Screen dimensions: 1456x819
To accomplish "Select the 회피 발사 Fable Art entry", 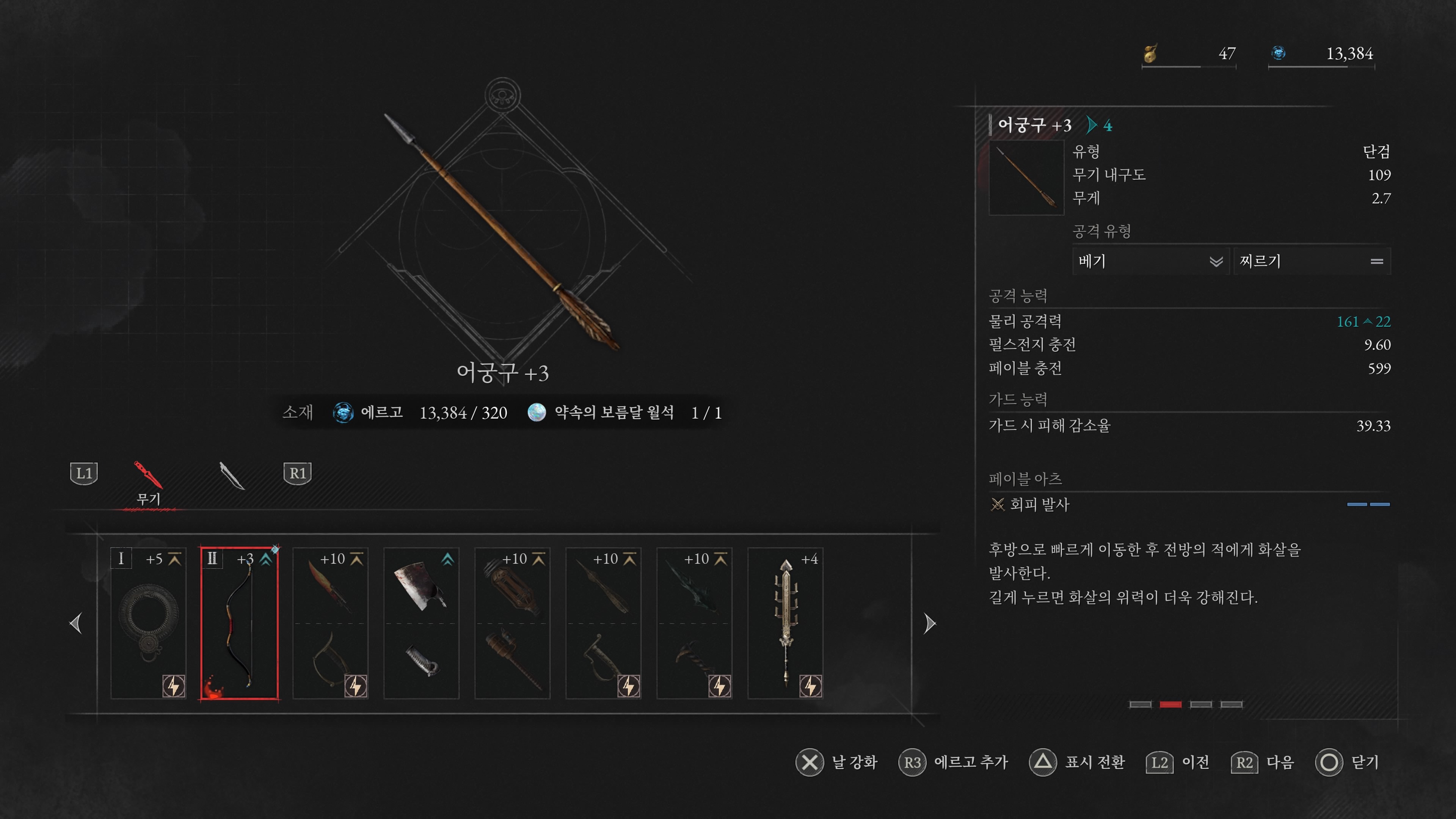I will 1039,504.
